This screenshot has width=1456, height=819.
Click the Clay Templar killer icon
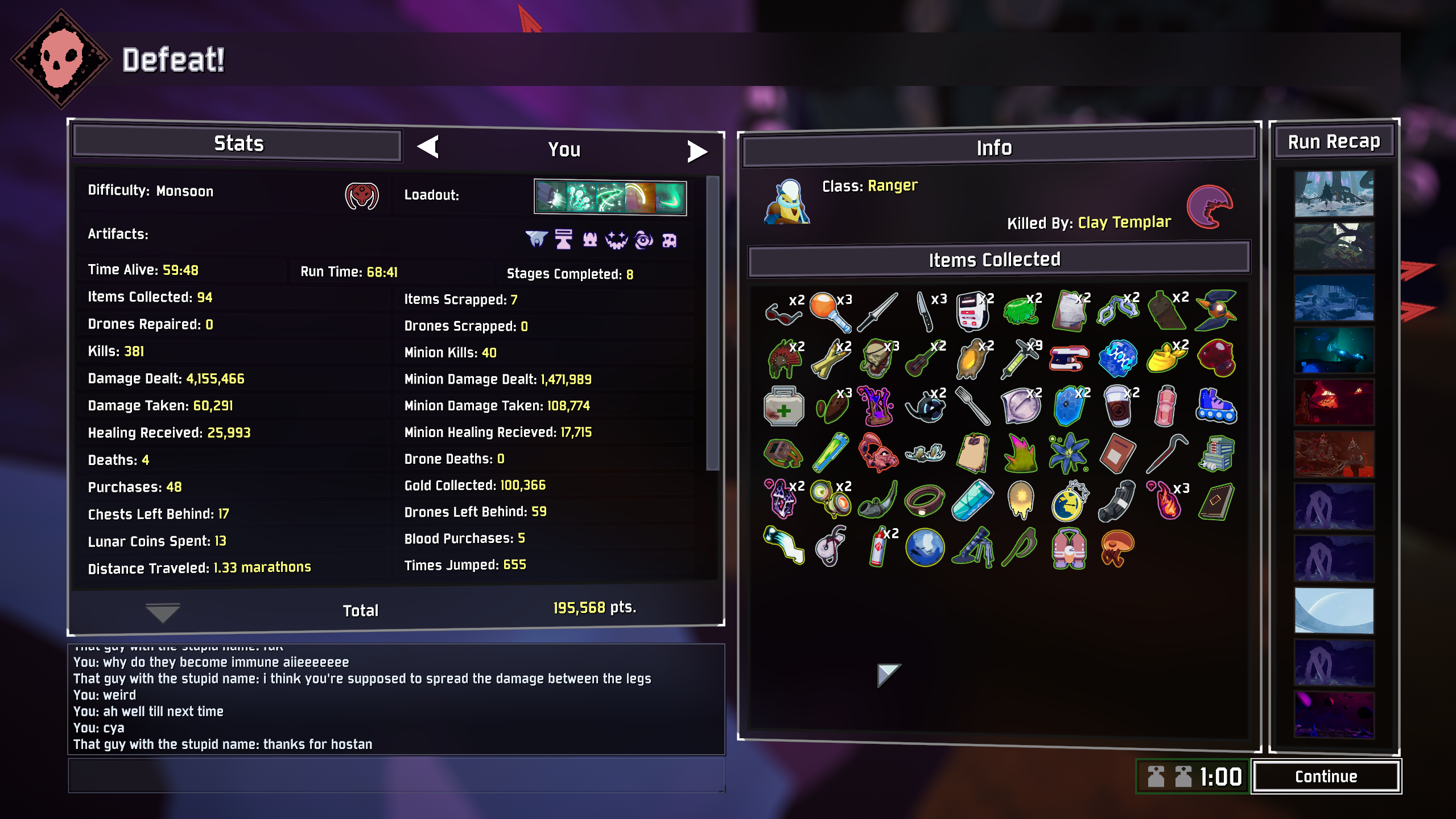coord(1210,207)
